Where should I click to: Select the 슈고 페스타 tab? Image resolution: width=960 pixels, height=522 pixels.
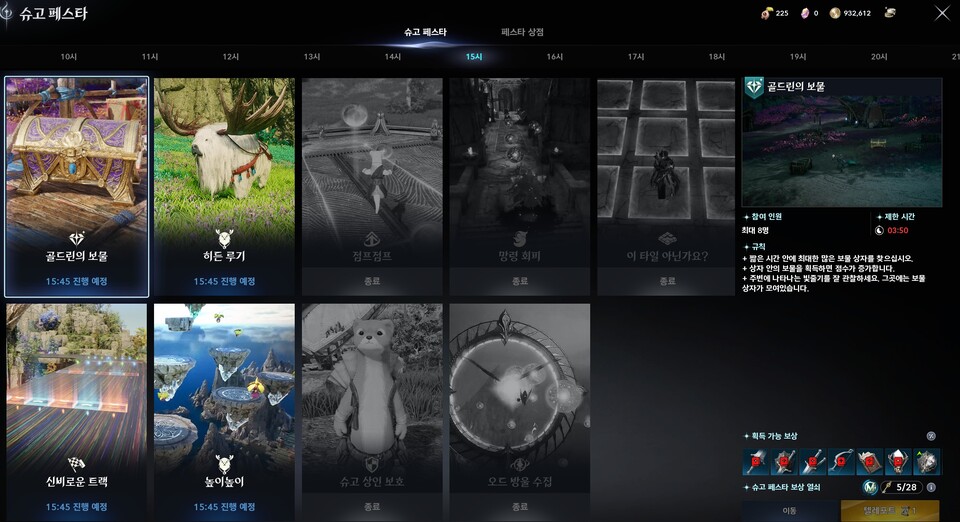425,32
